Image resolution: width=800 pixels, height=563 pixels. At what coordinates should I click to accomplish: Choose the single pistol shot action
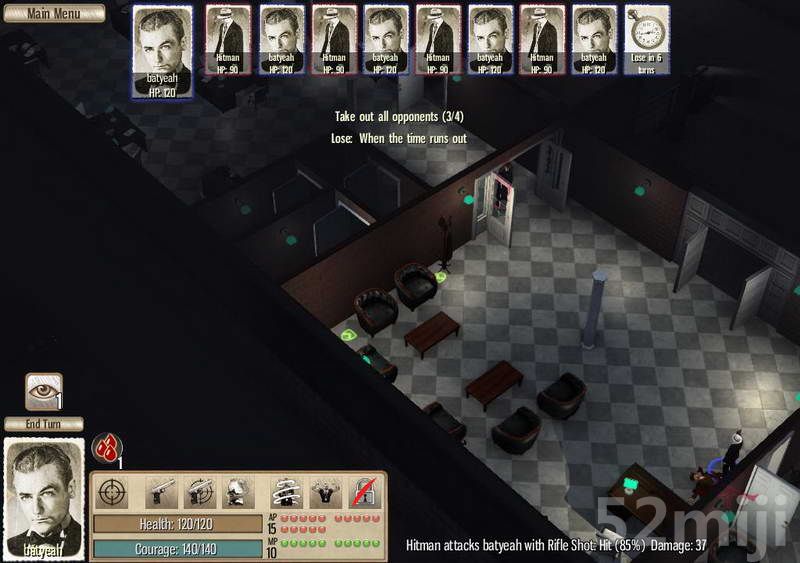(x=162, y=492)
